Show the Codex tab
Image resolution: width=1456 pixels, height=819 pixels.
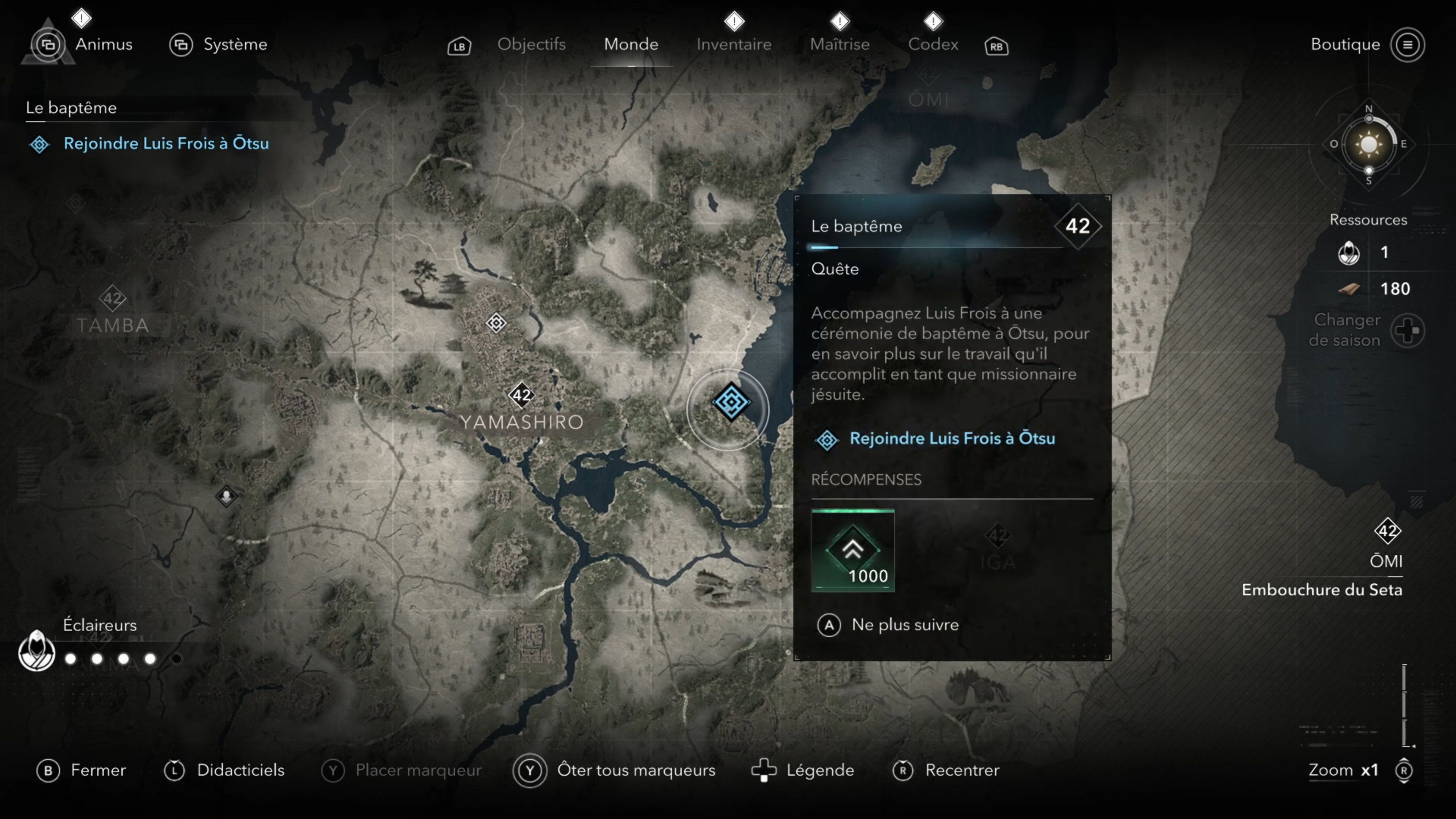coord(933,44)
